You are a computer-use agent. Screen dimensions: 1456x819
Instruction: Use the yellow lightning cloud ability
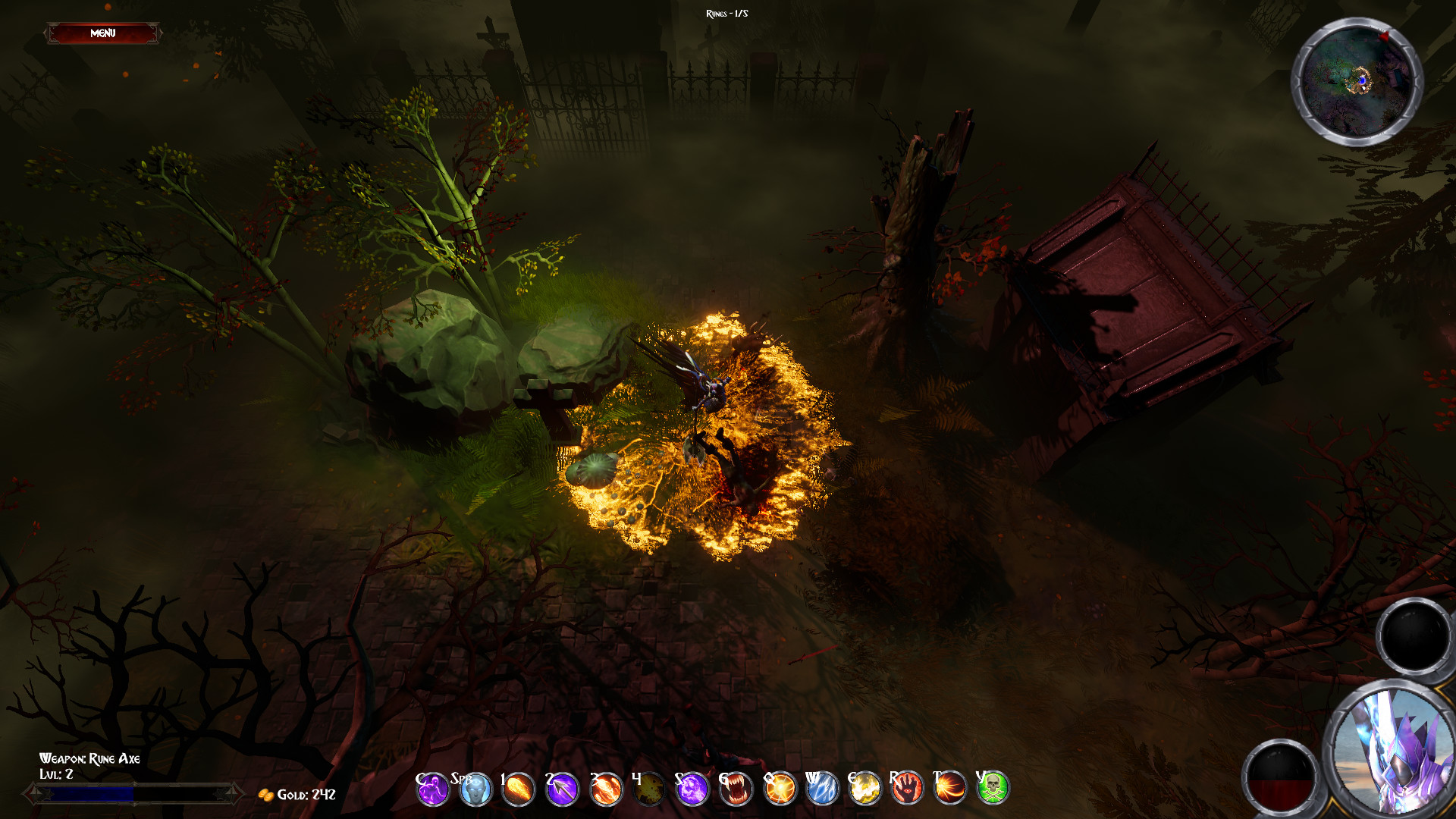tap(864, 789)
